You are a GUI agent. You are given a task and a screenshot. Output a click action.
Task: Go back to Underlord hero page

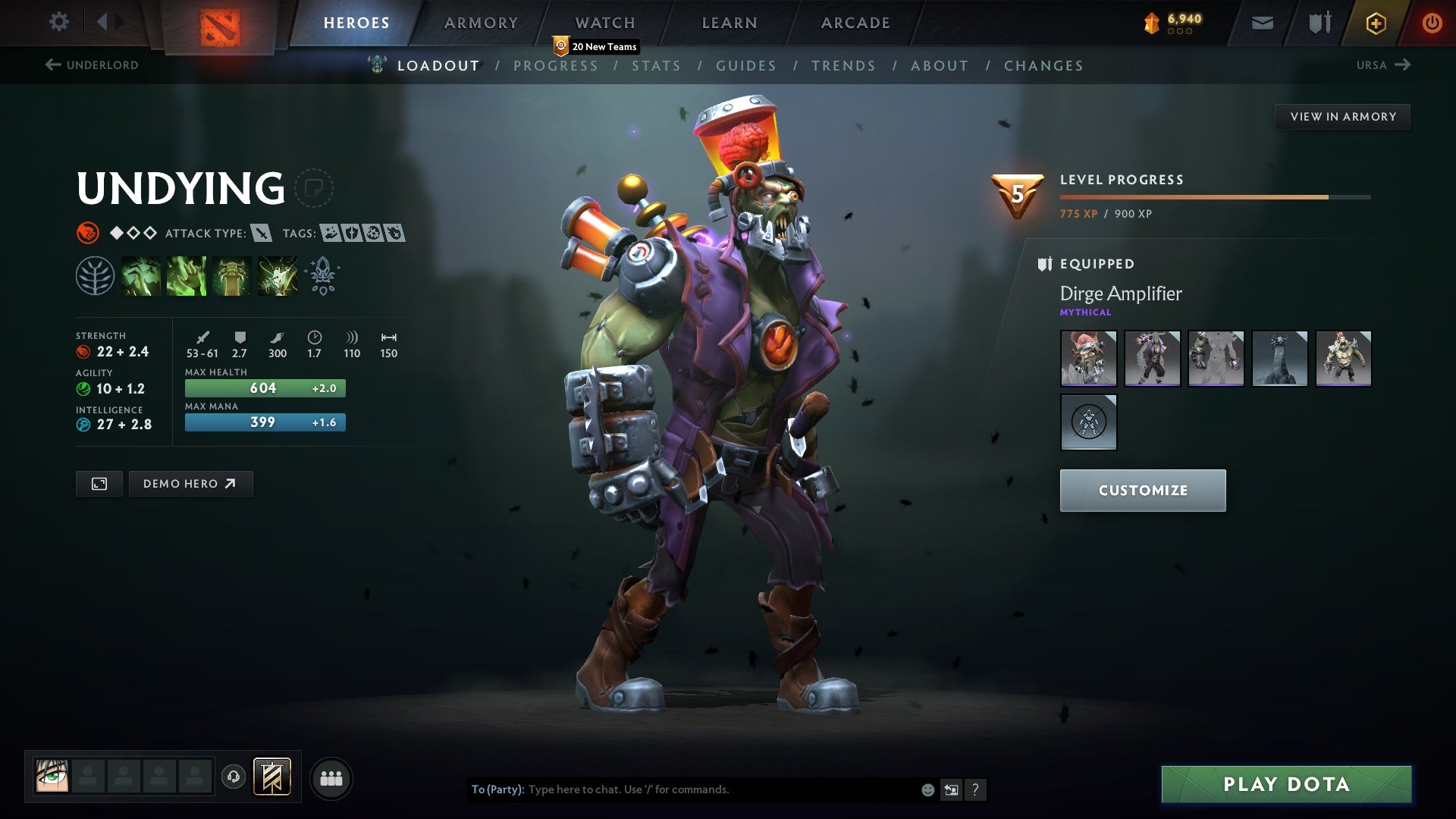pyautogui.click(x=91, y=65)
